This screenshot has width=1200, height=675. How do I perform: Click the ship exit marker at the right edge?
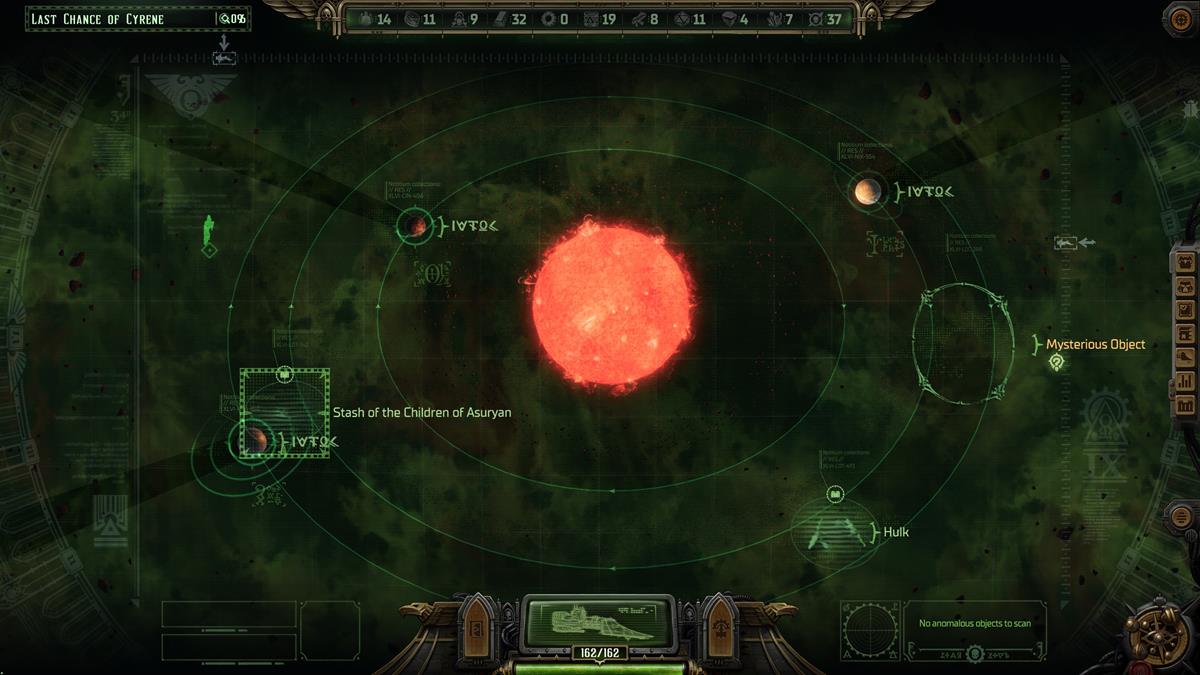[x=1067, y=243]
